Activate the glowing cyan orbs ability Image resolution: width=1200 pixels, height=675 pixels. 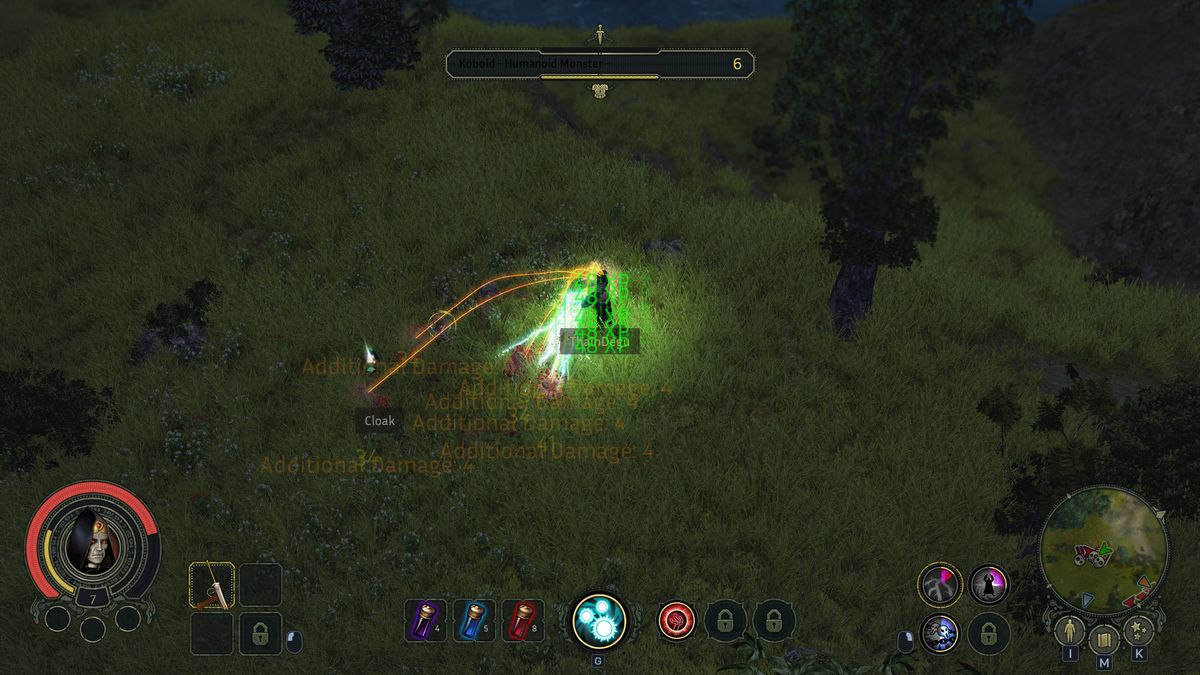[599, 620]
